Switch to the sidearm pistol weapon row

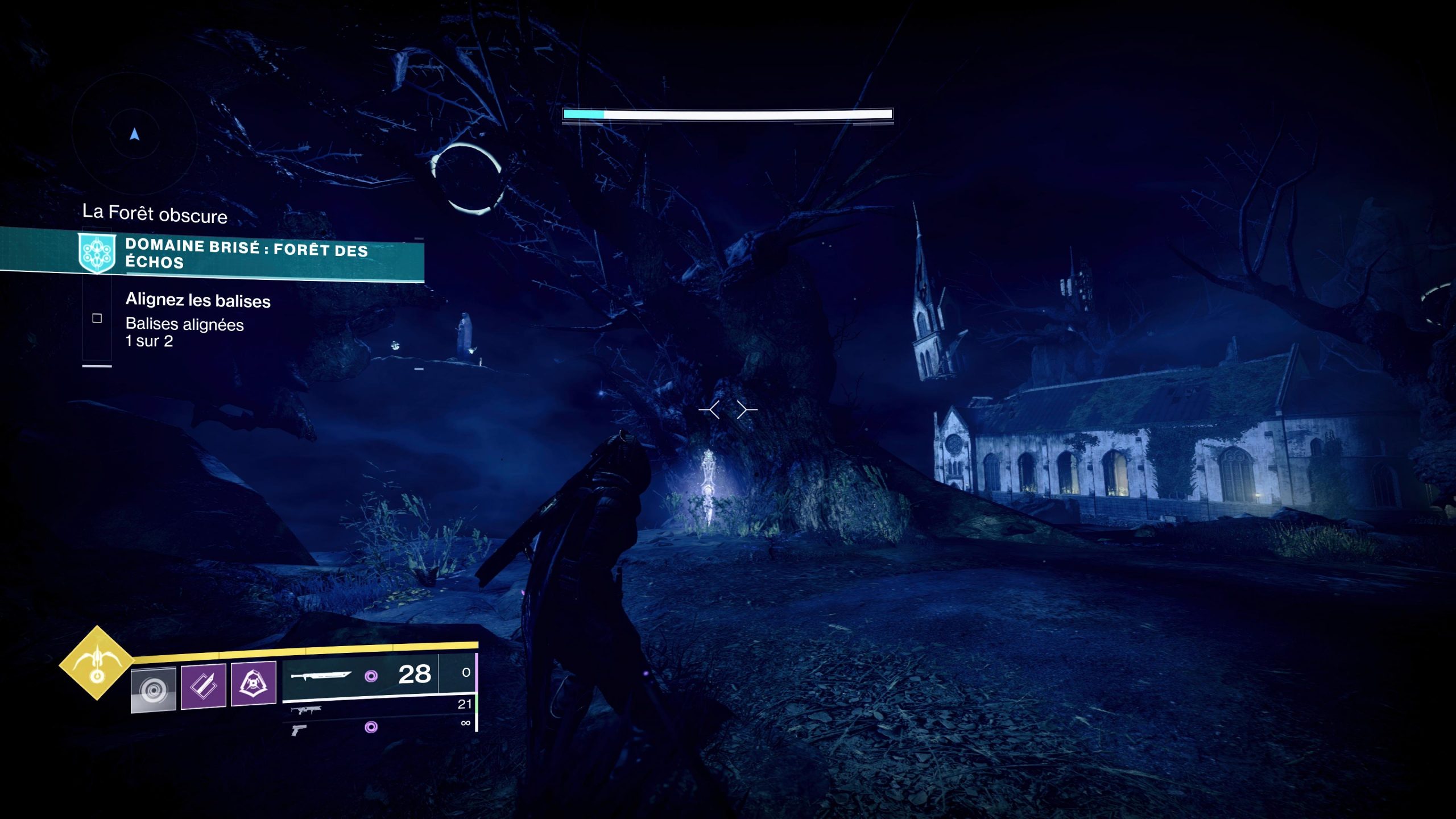(x=299, y=730)
